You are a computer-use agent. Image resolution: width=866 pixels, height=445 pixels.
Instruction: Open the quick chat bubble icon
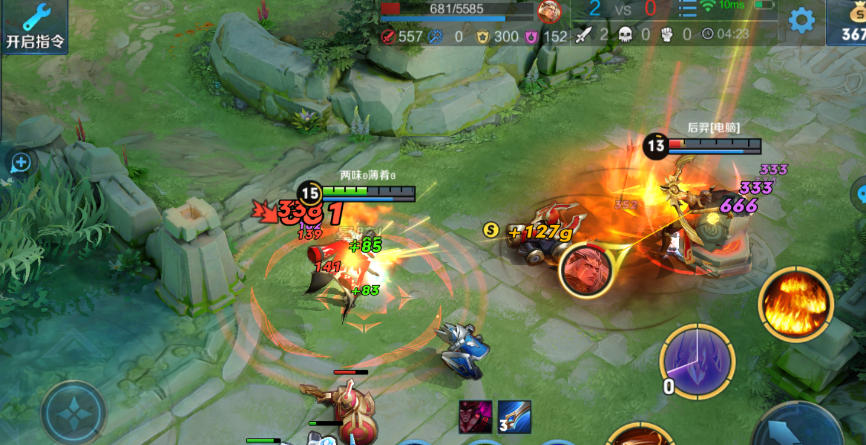click(20, 162)
